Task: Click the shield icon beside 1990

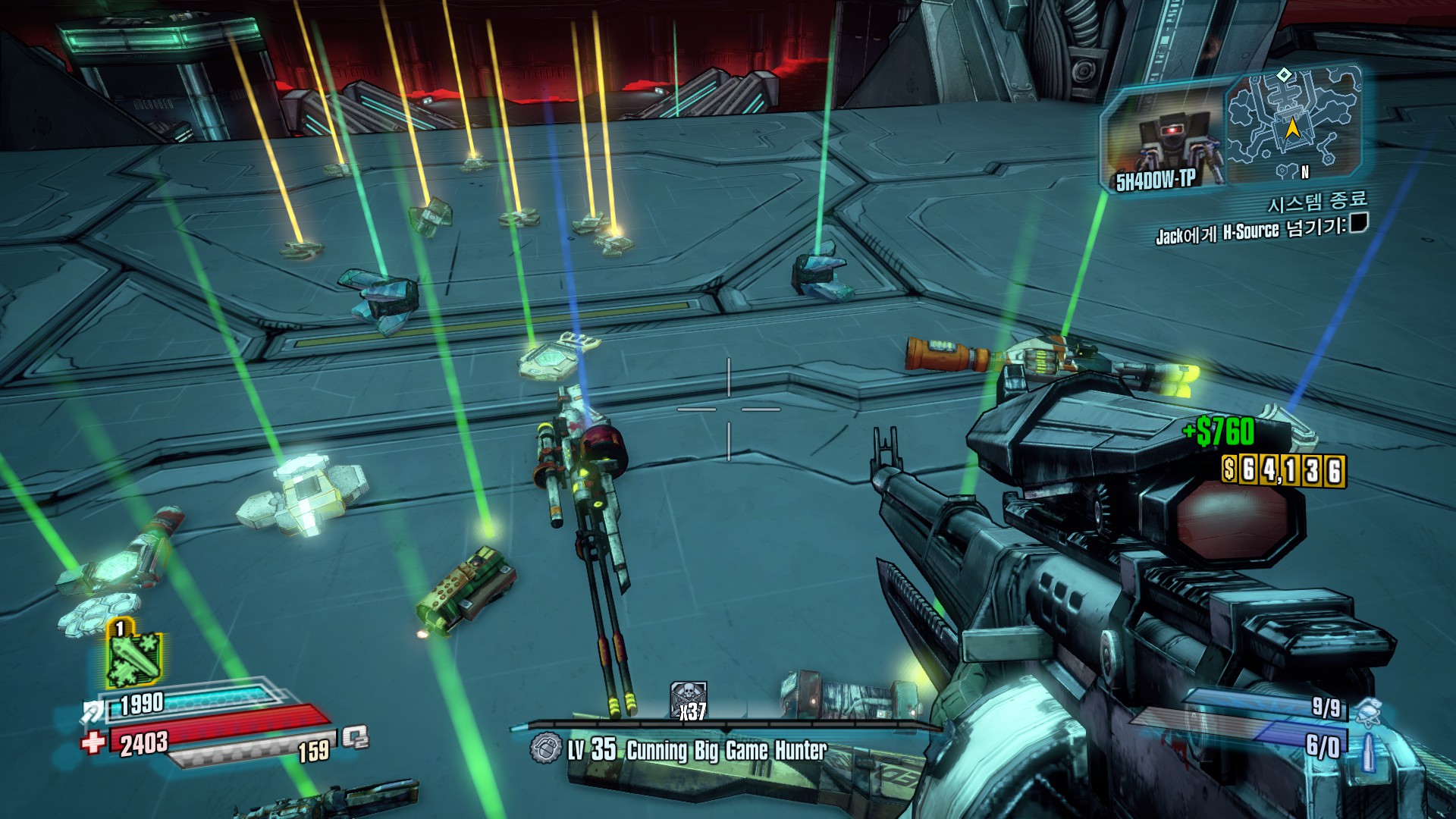Action: (93, 711)
